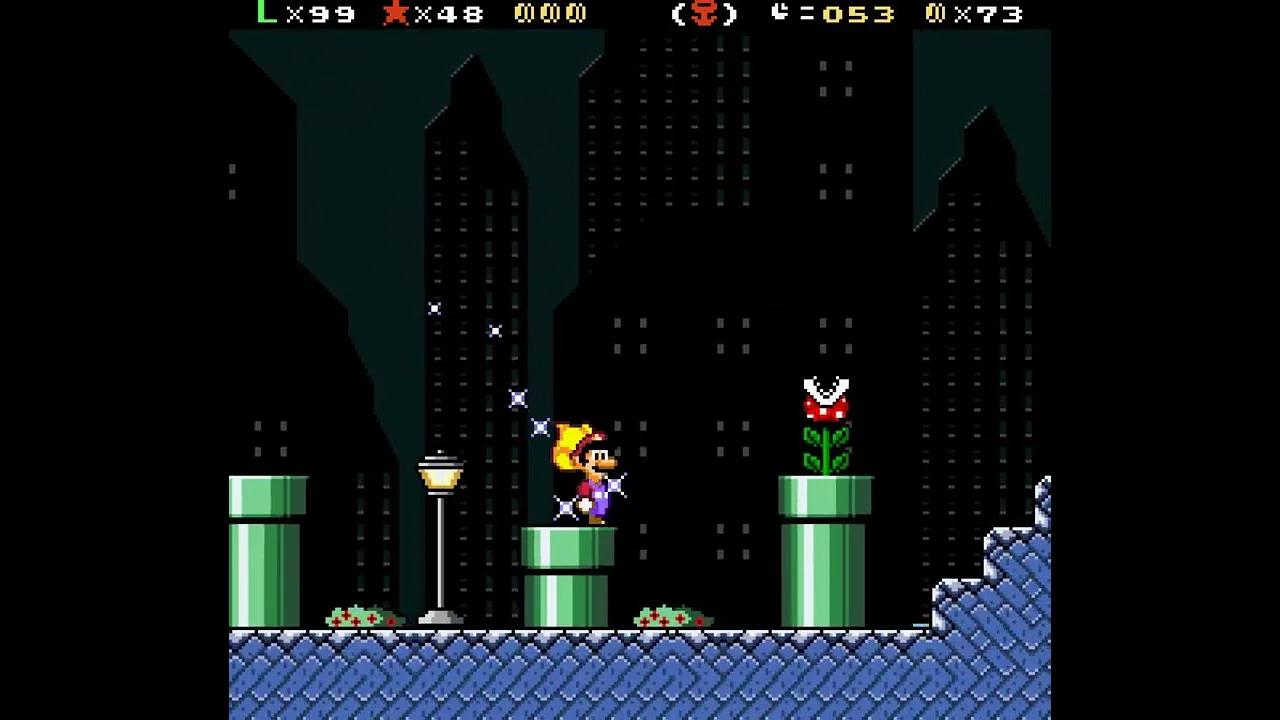Click the street lamp post

tap(441, 540)
